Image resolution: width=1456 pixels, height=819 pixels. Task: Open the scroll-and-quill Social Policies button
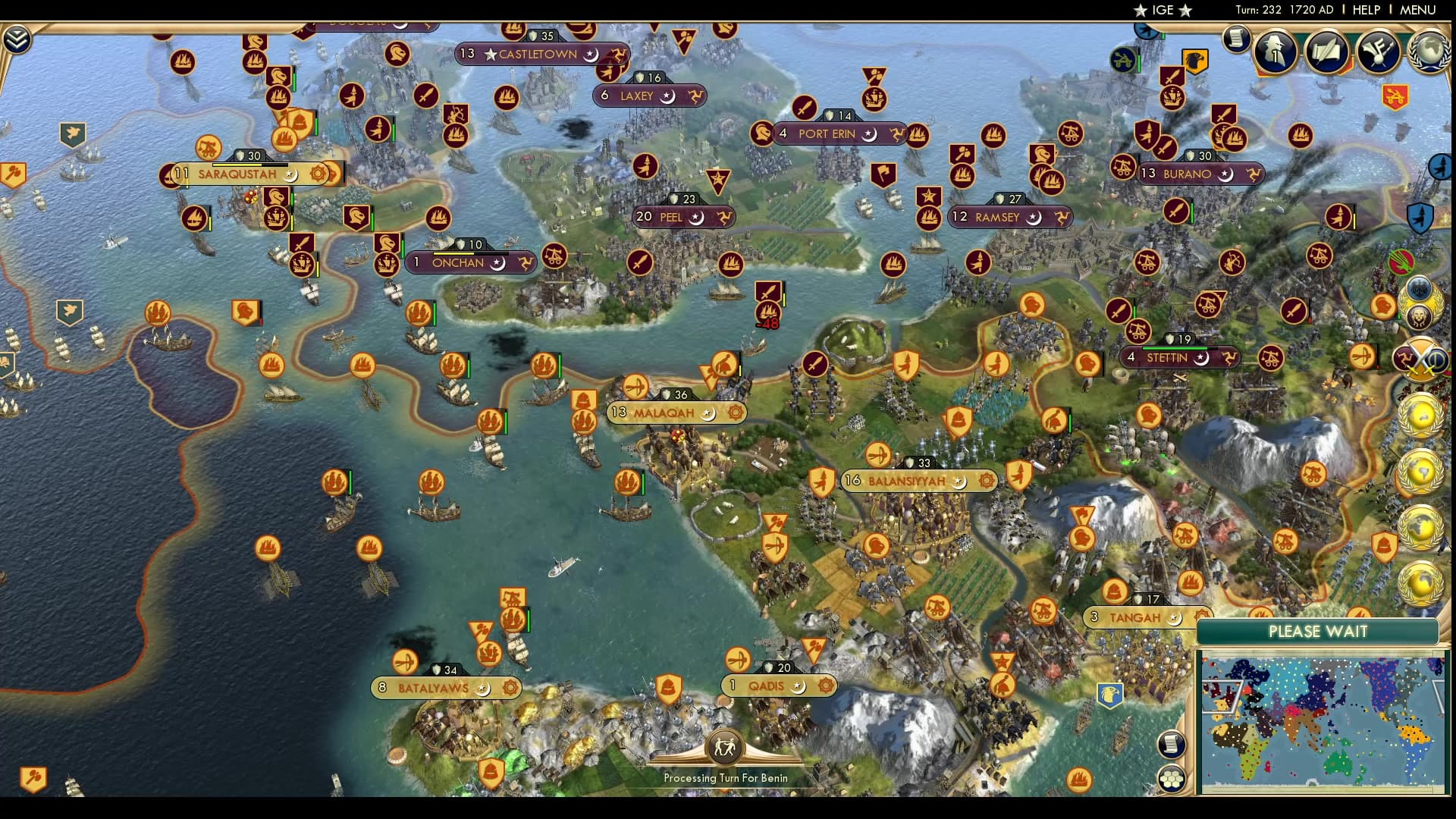point(1326,51)
